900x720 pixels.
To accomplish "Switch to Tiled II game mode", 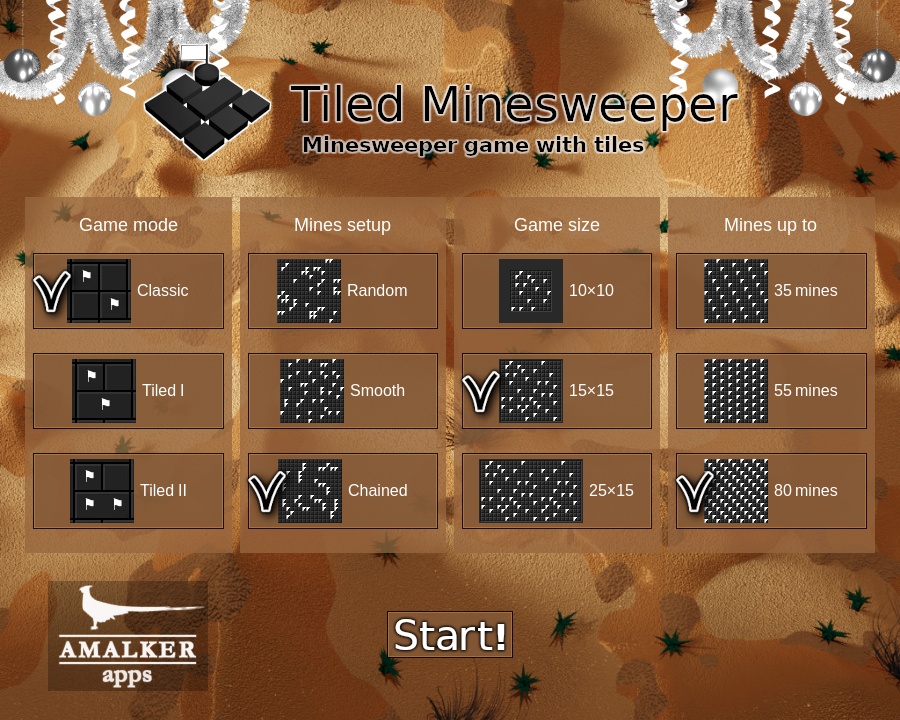I will coord(128,491).
